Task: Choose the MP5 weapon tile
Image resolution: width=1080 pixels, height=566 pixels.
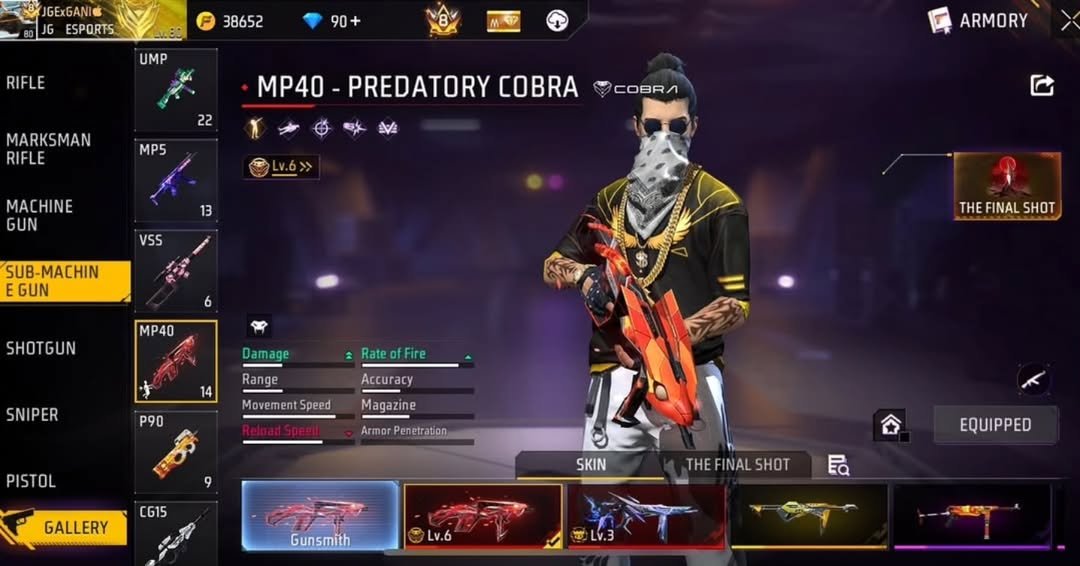Action: 176,180
